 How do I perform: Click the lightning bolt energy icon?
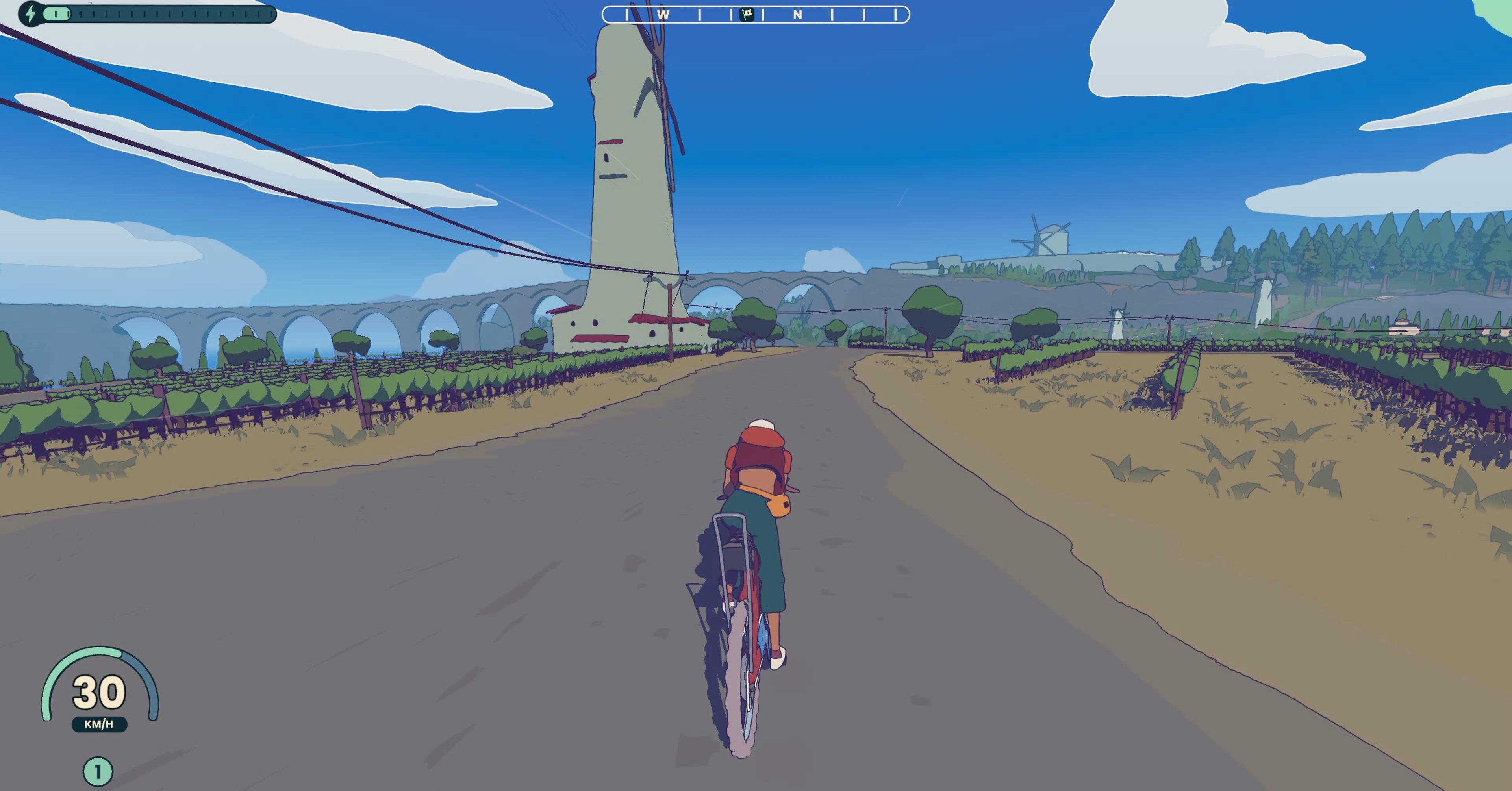31,13
